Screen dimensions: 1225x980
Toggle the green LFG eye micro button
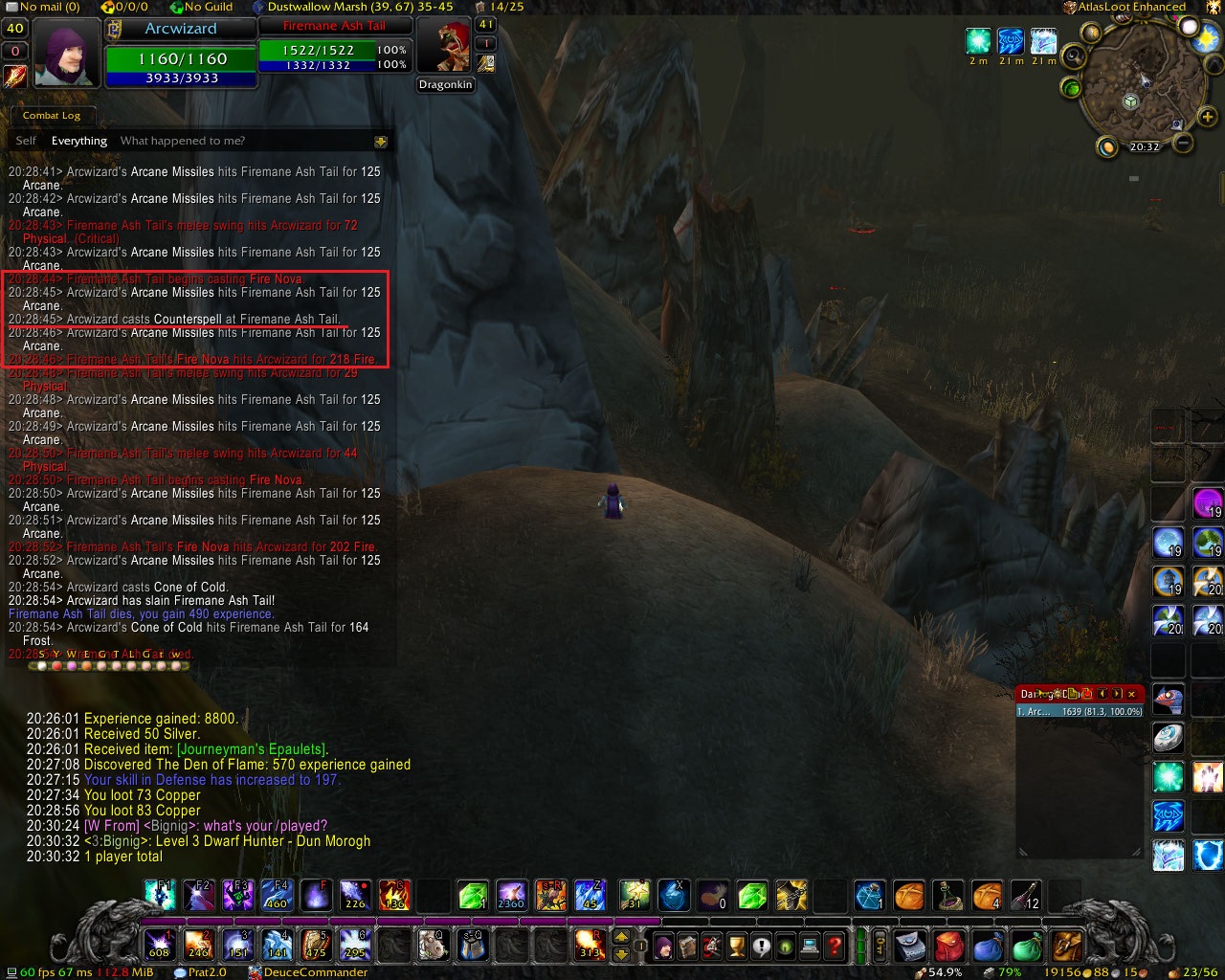pos(785,947)
